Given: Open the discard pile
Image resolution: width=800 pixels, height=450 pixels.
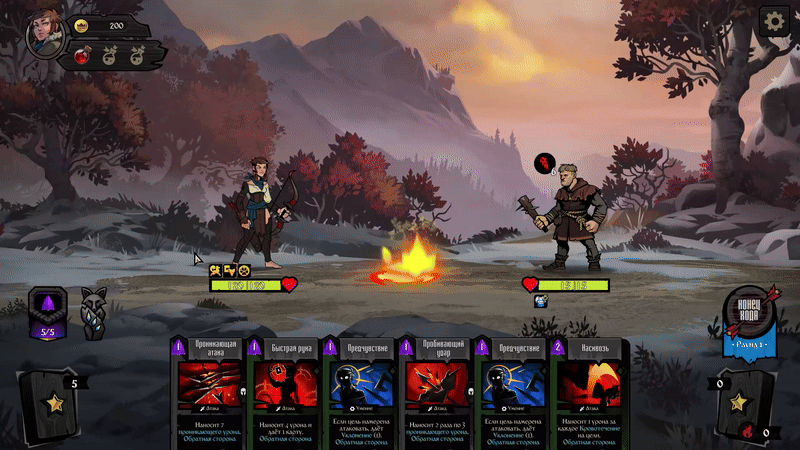Looking at the screenshot, I should [741, 403].
